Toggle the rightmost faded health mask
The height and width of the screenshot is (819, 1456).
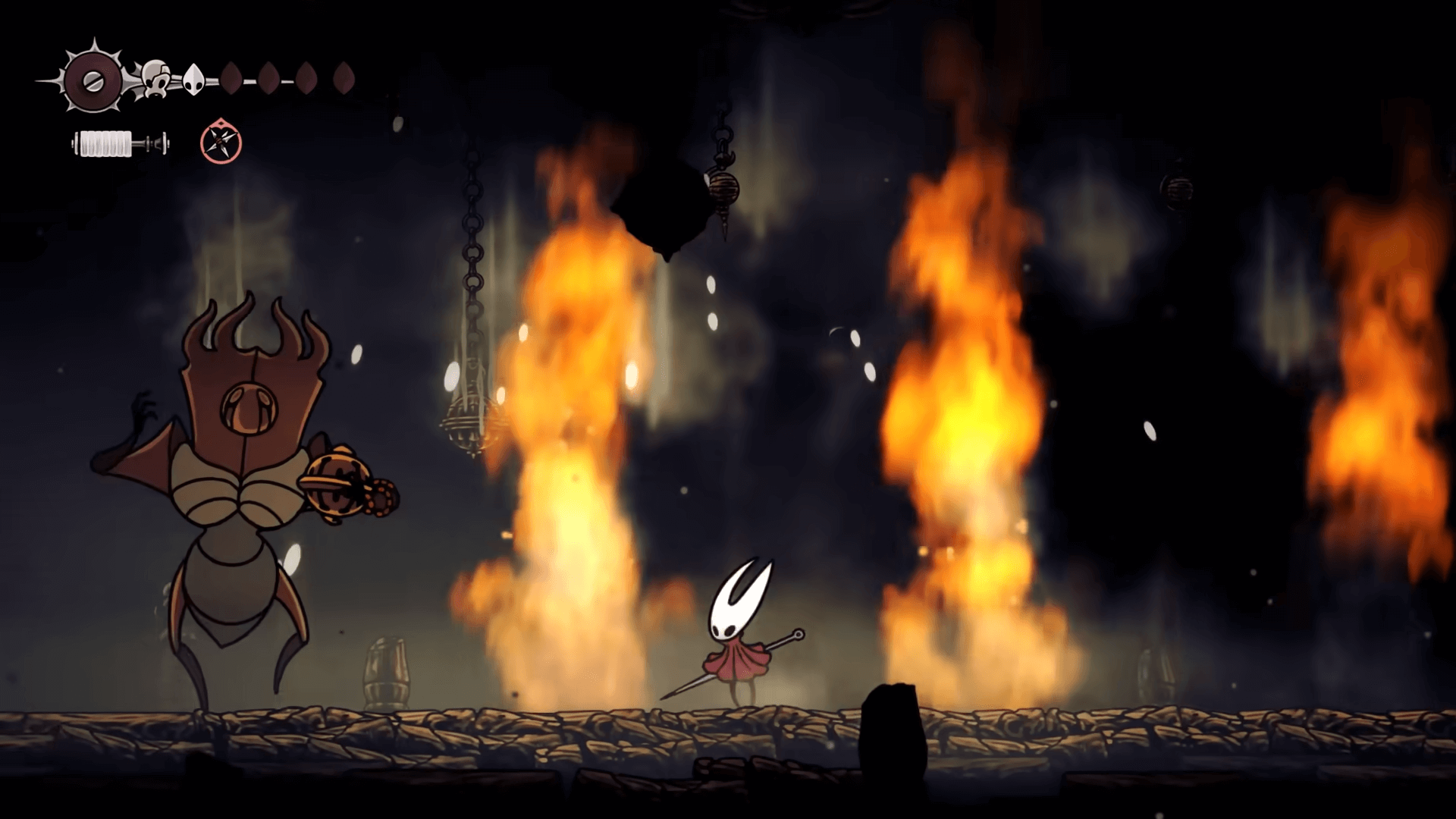(345, 77)
